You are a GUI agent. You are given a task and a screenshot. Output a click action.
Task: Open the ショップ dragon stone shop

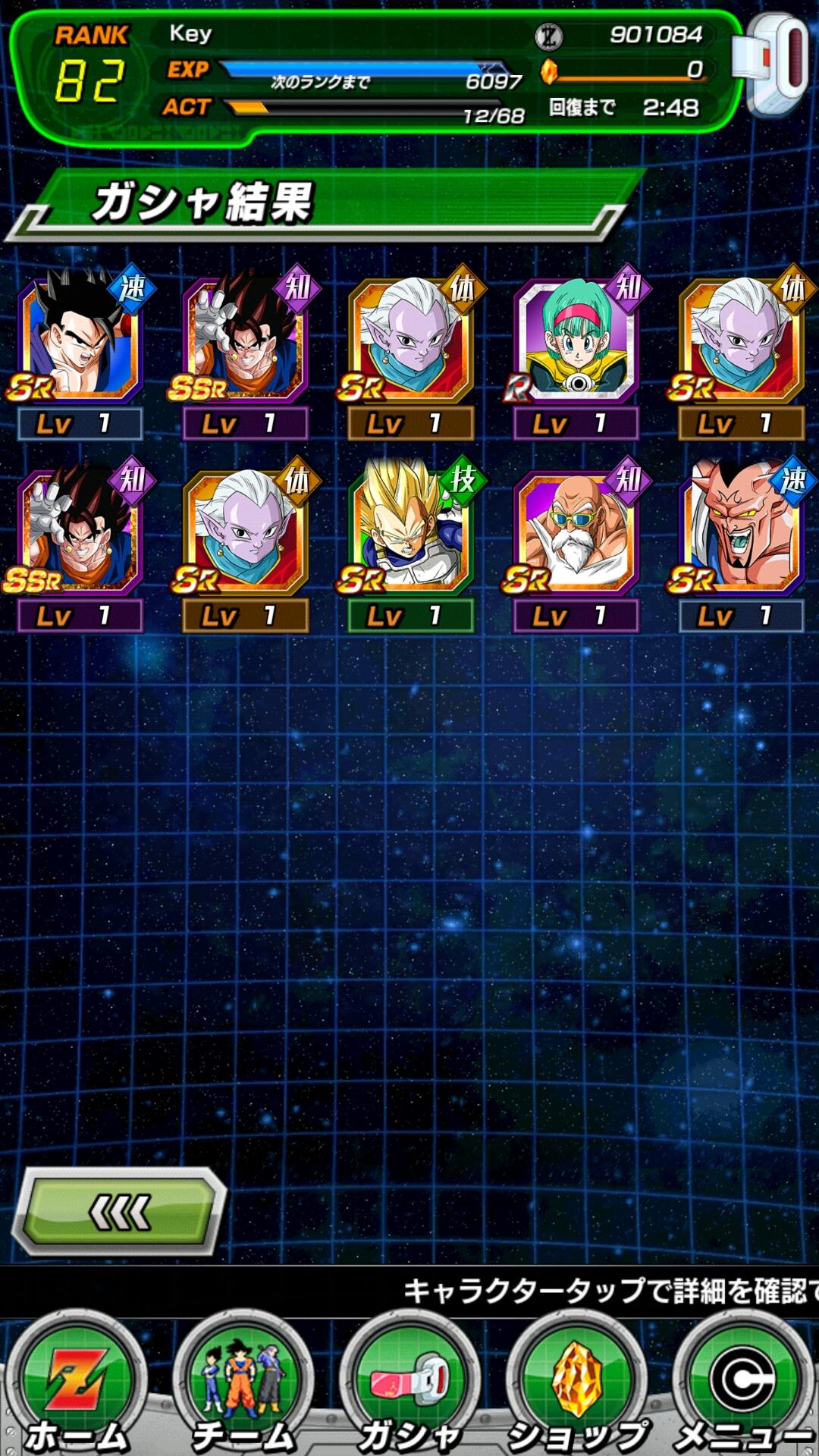tap(576, 1388)
